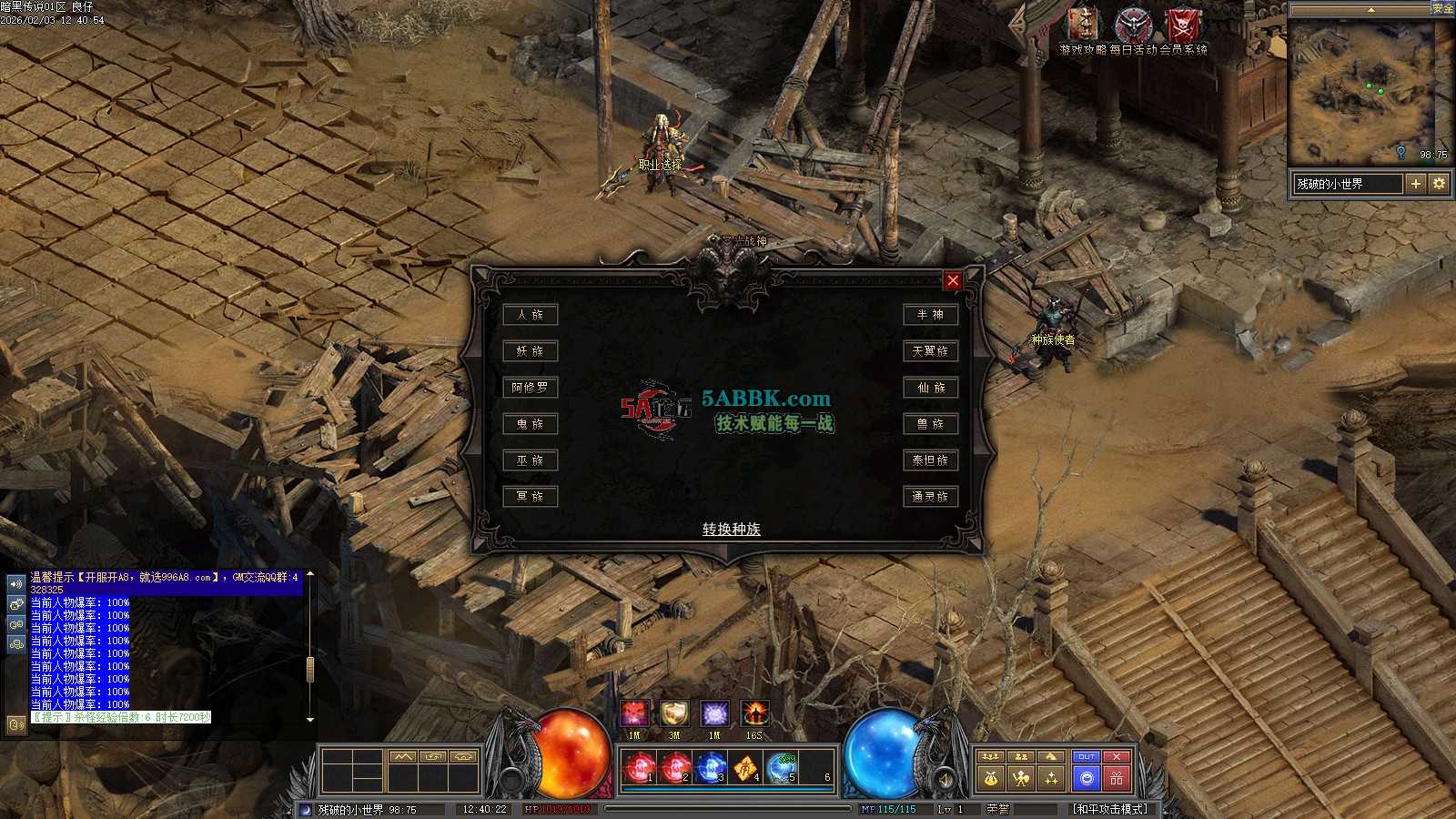The height and width of the screenshot is (819, 1456).
Task: Click the plus button beside the map name
Action: [1416, 184]
